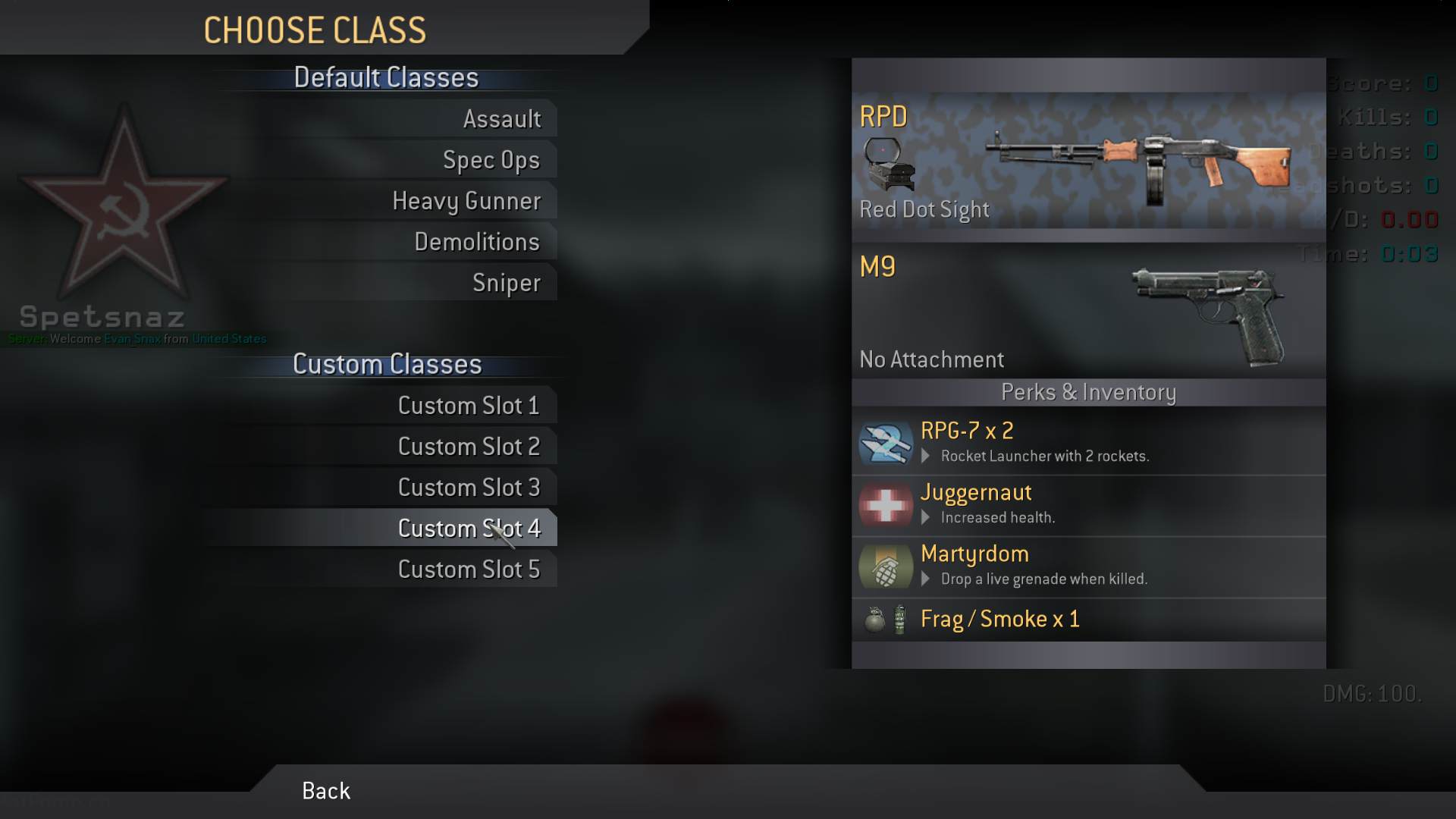Viewport: 1456px width, 819px height.
Task: Choose the Spec Ops class
Action: click(x=491, y=160)
